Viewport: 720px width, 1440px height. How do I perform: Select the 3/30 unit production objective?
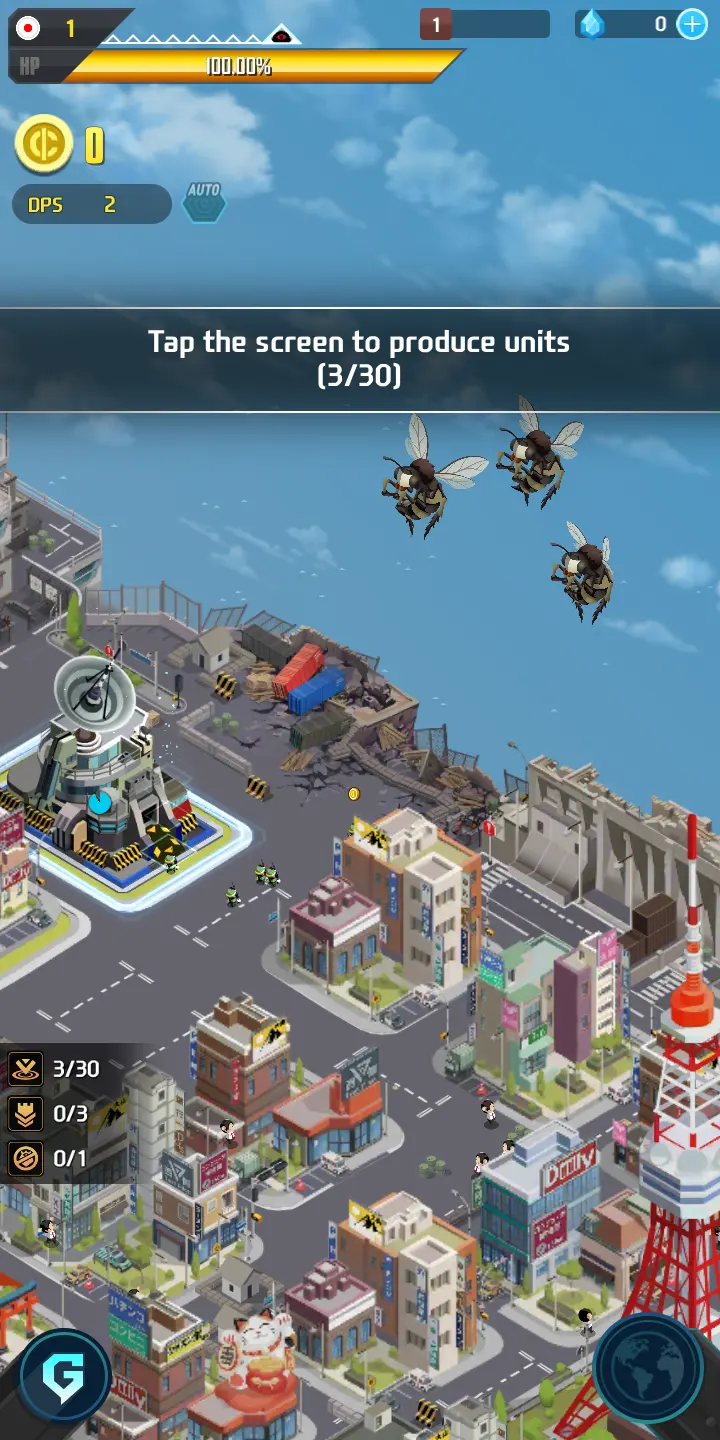pyautogui.click(x=56, y=1069)
